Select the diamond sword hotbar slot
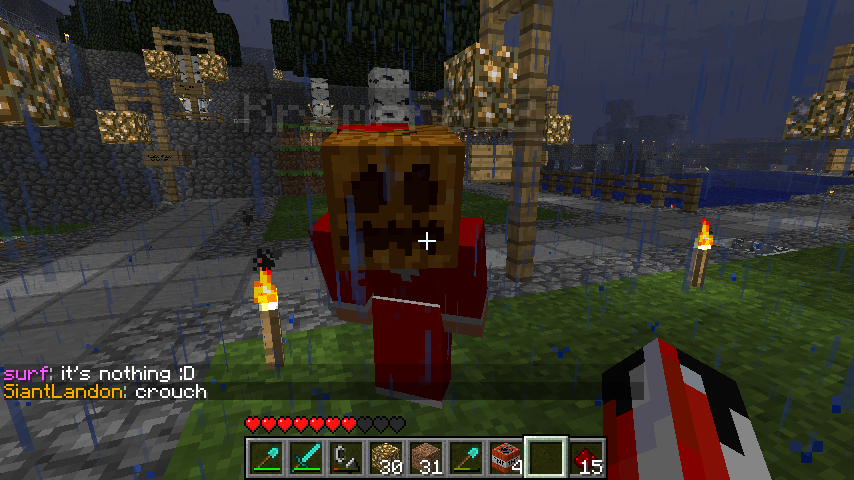The image size is (854, 480). coord(306,457)
